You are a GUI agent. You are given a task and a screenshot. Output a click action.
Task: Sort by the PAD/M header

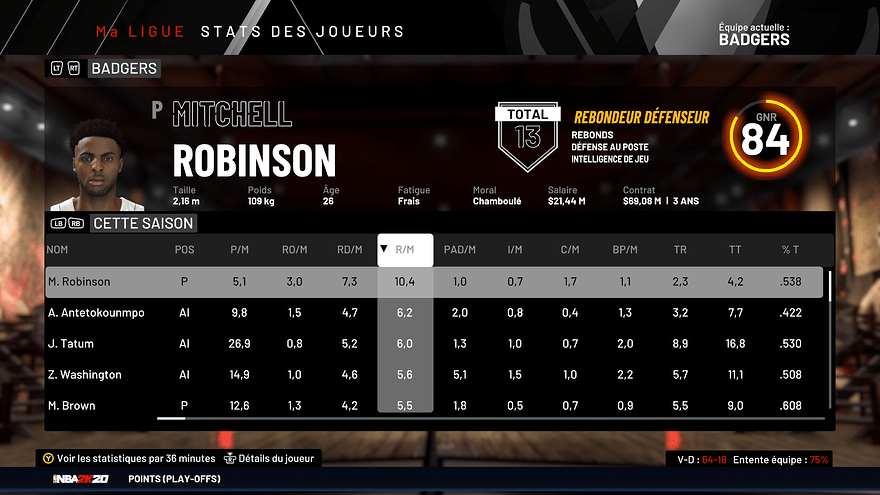460,250
